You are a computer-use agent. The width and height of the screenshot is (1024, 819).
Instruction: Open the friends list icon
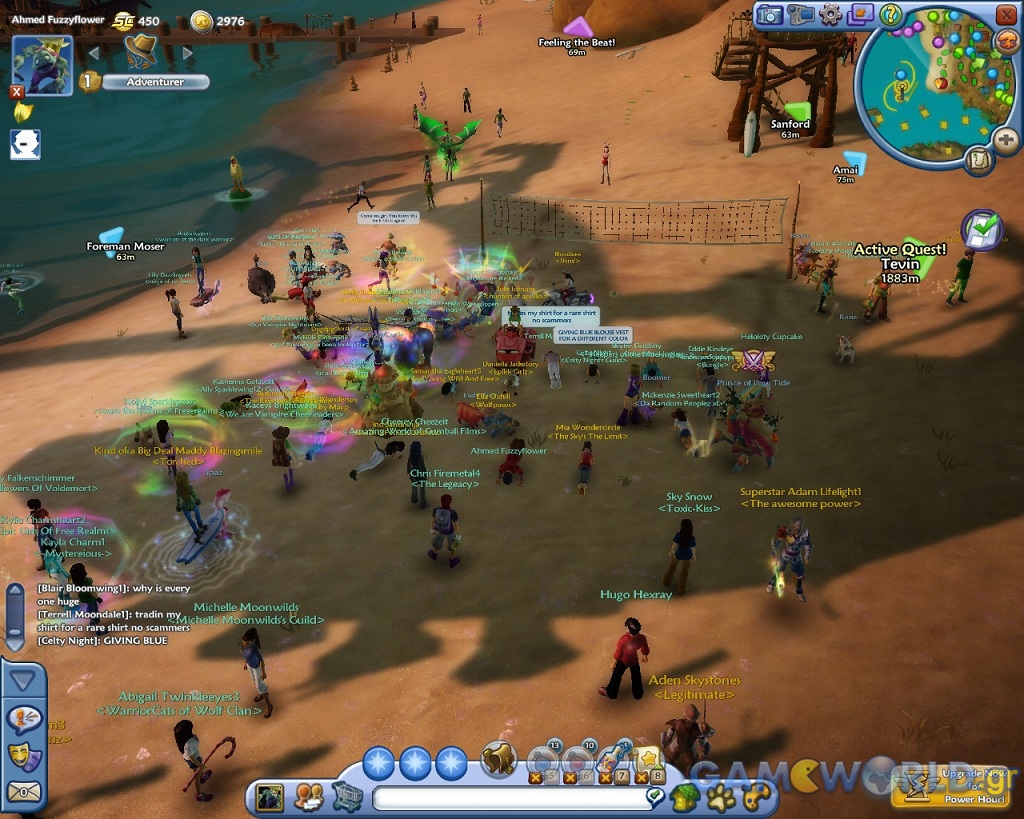308,797
